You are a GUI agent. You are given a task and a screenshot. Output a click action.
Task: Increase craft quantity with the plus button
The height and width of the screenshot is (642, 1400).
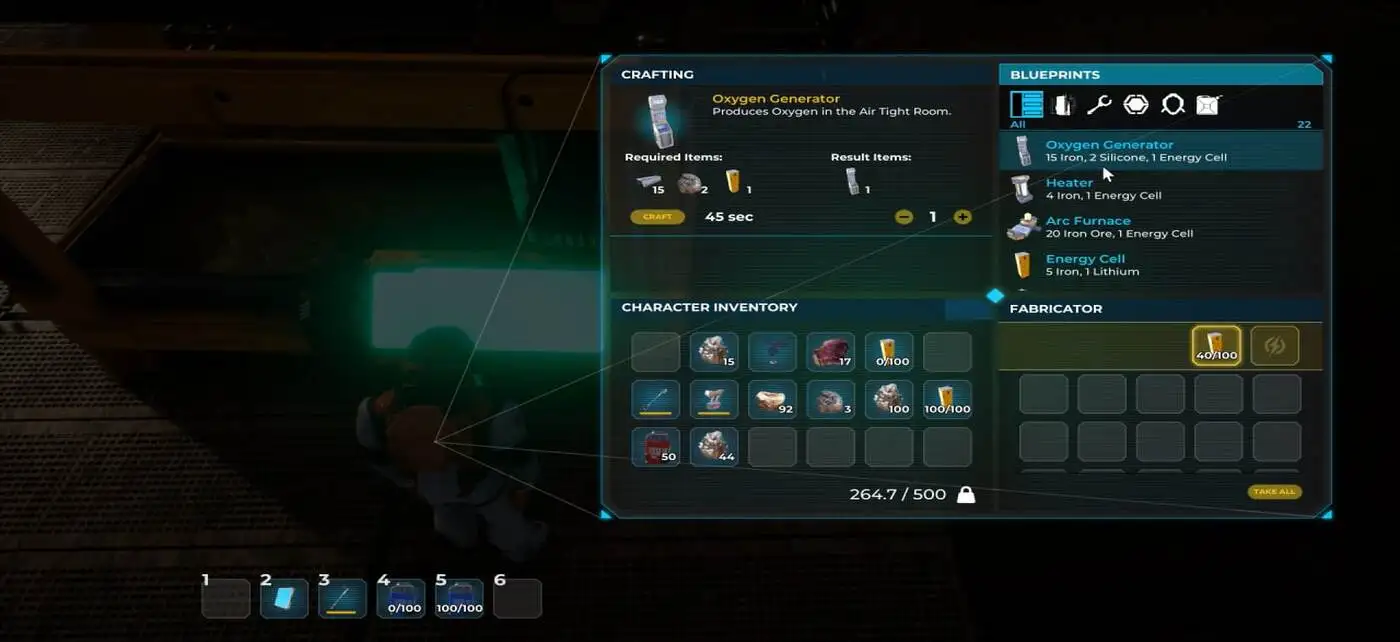pos(962,217)
